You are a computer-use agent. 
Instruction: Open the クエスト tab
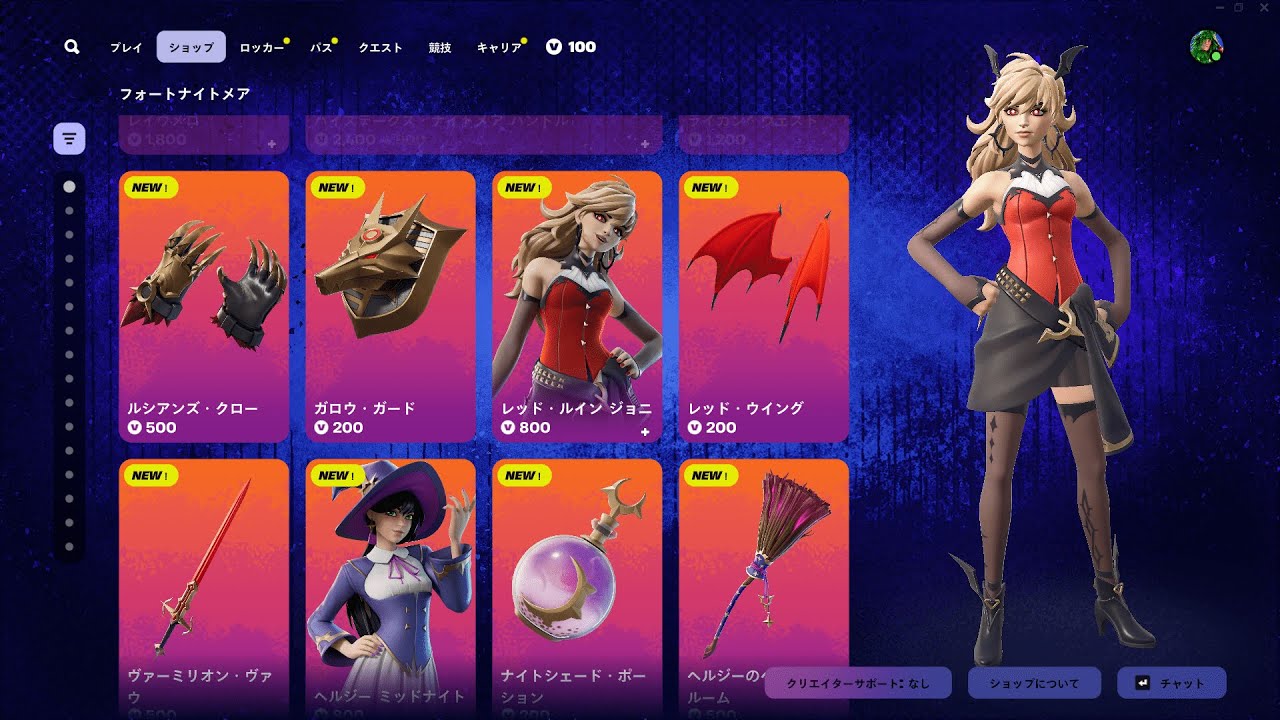(380, 47)
